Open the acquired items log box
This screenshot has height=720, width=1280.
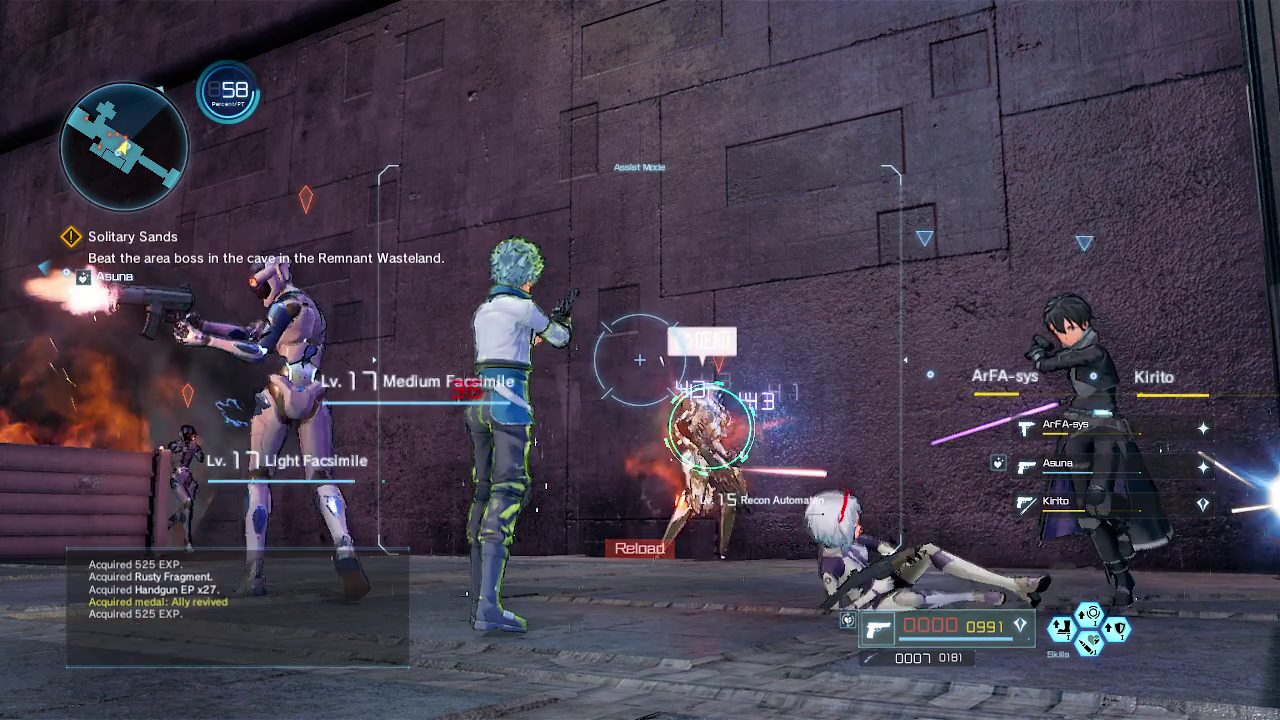click(237, 607)
